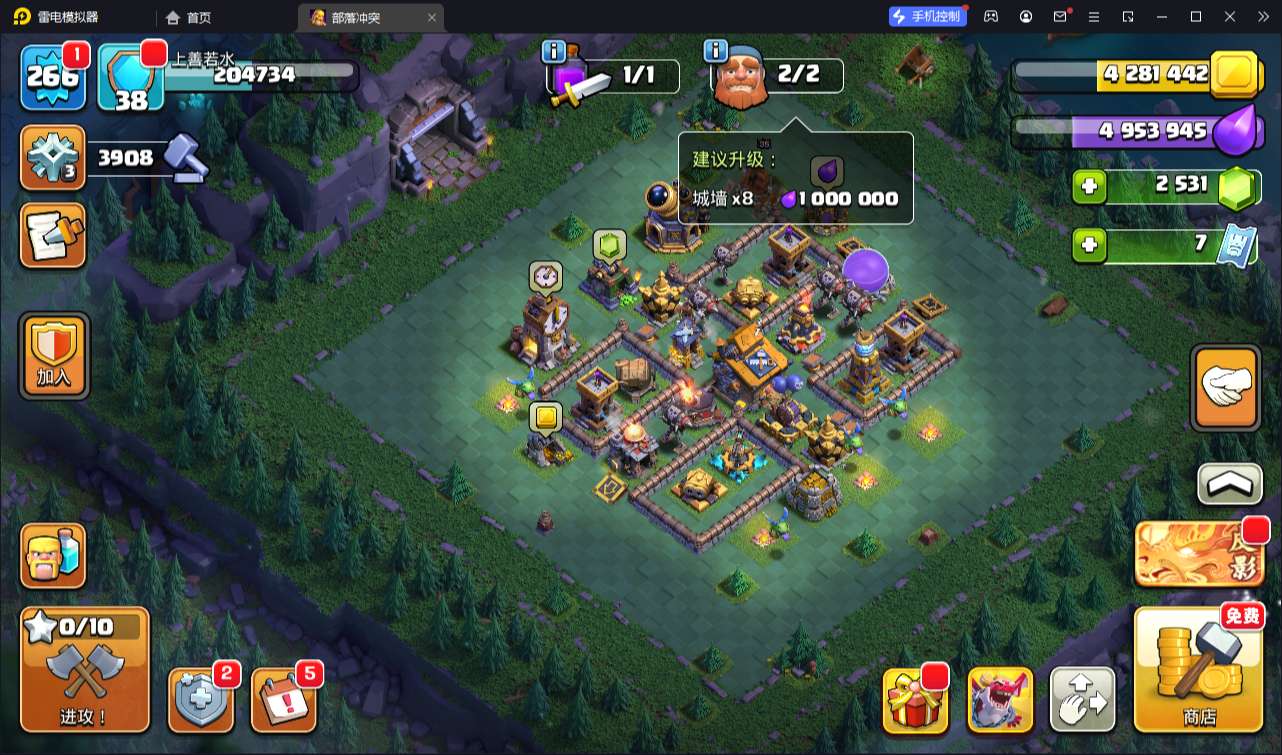Screen dimensions: 1282x755
Task: Expand the white chevron arrow panel
Action: pos(1229,485)
